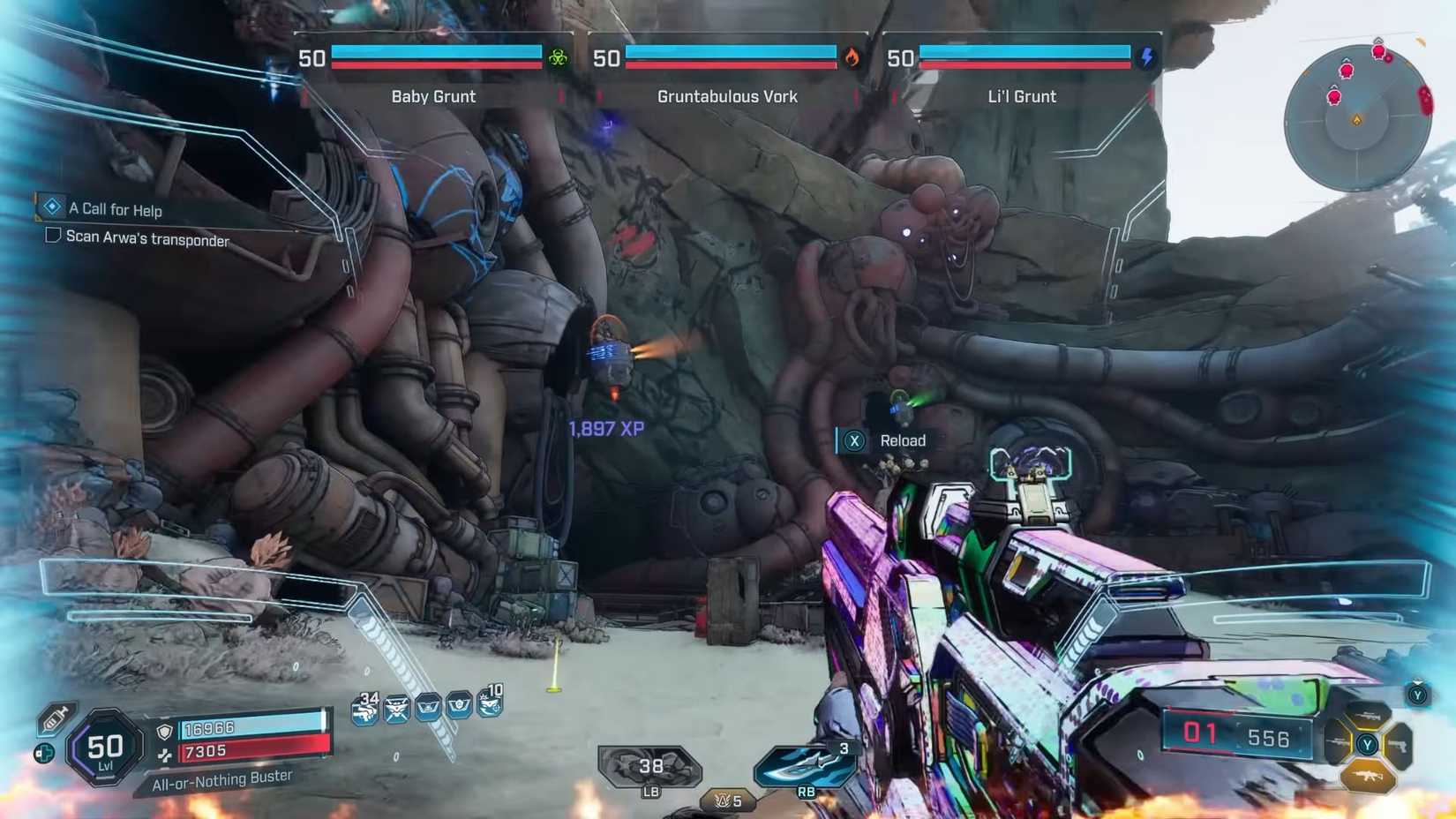Click the Reload prompt labeled X
Image resolution: width=1456 pixels, height=819 pixels.
[x=853, y=440]
